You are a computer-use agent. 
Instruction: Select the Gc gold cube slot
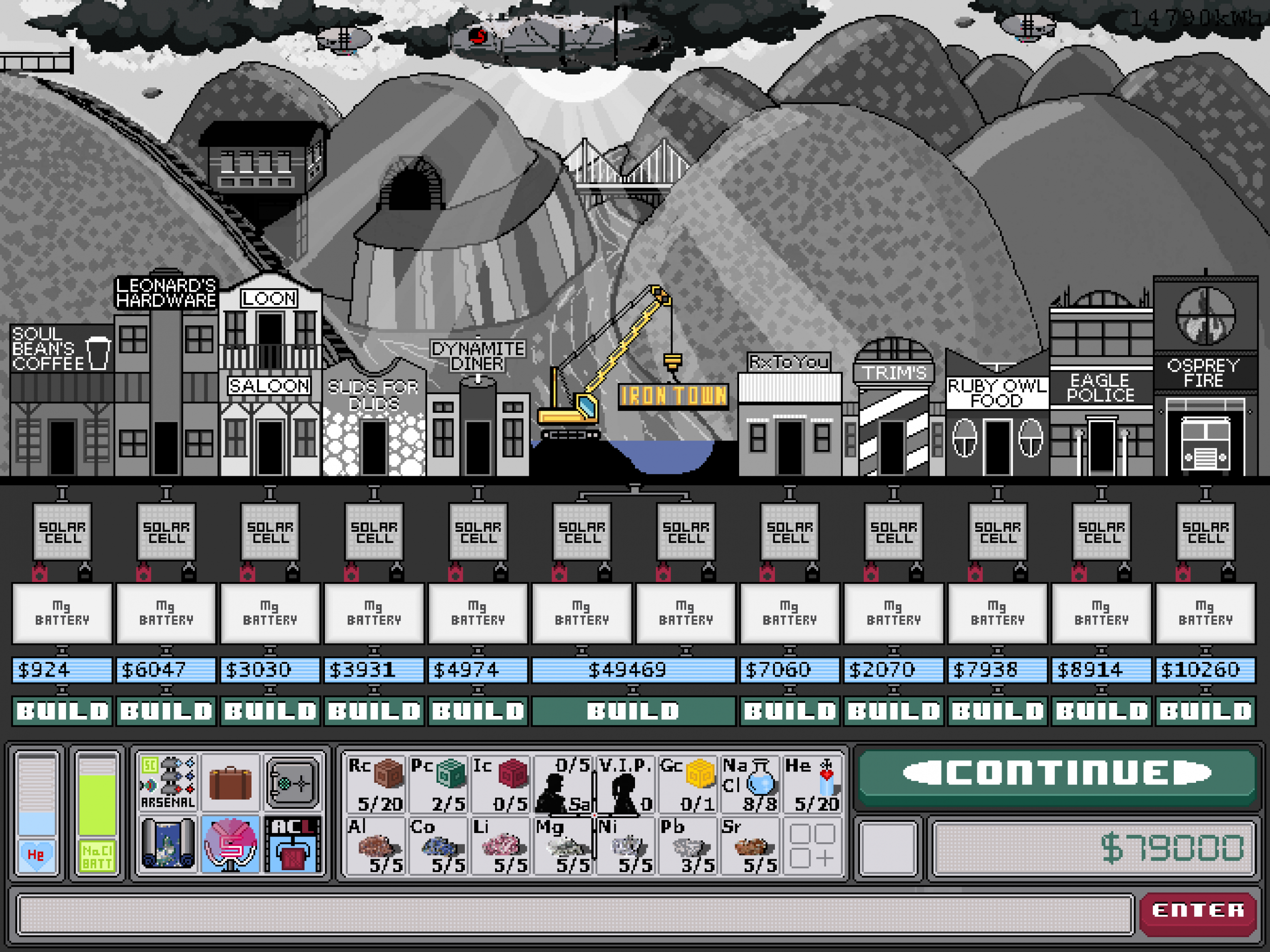point(688,783)
